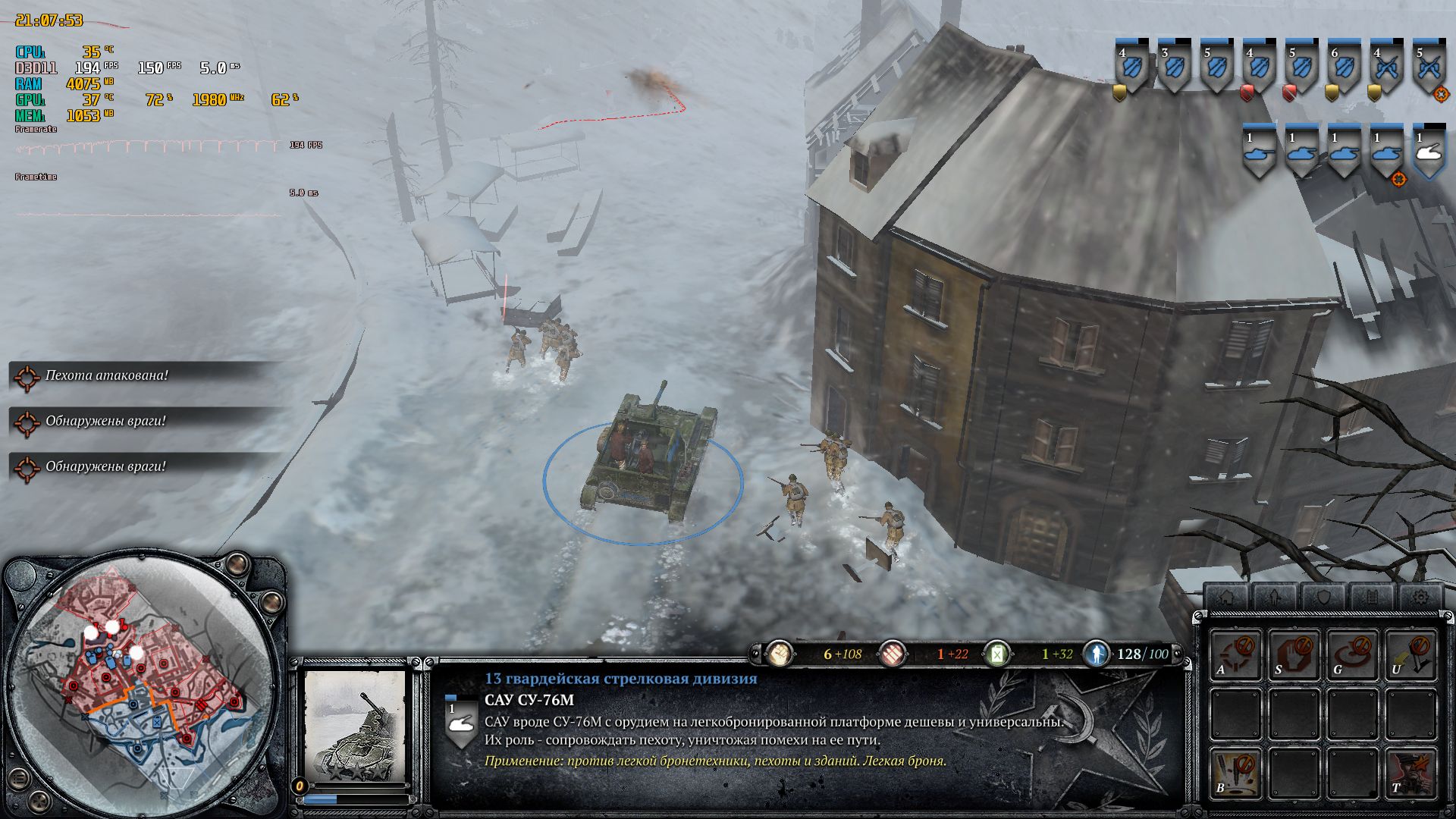Select the infantry squad badge showing 3
Image resolution: width=1456 pixels, height=819 pixels.
point(1174,68)
